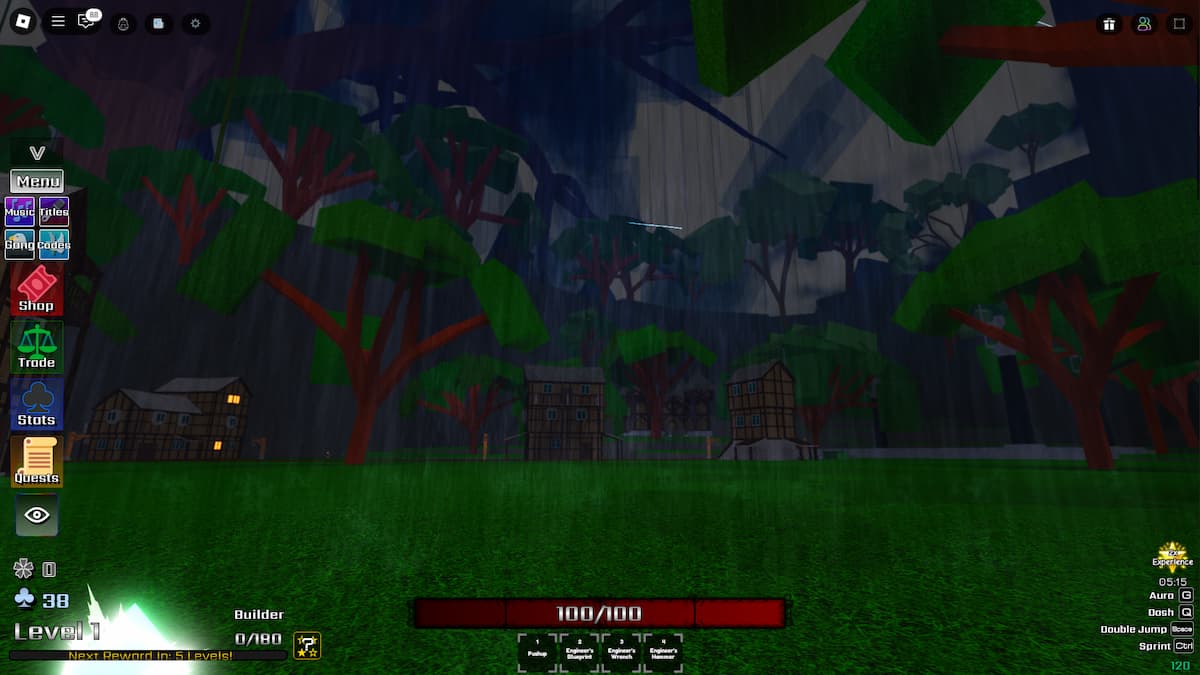Open the Roblox logo menu
Screen dimensions: 1200x675
click(23, 22)
